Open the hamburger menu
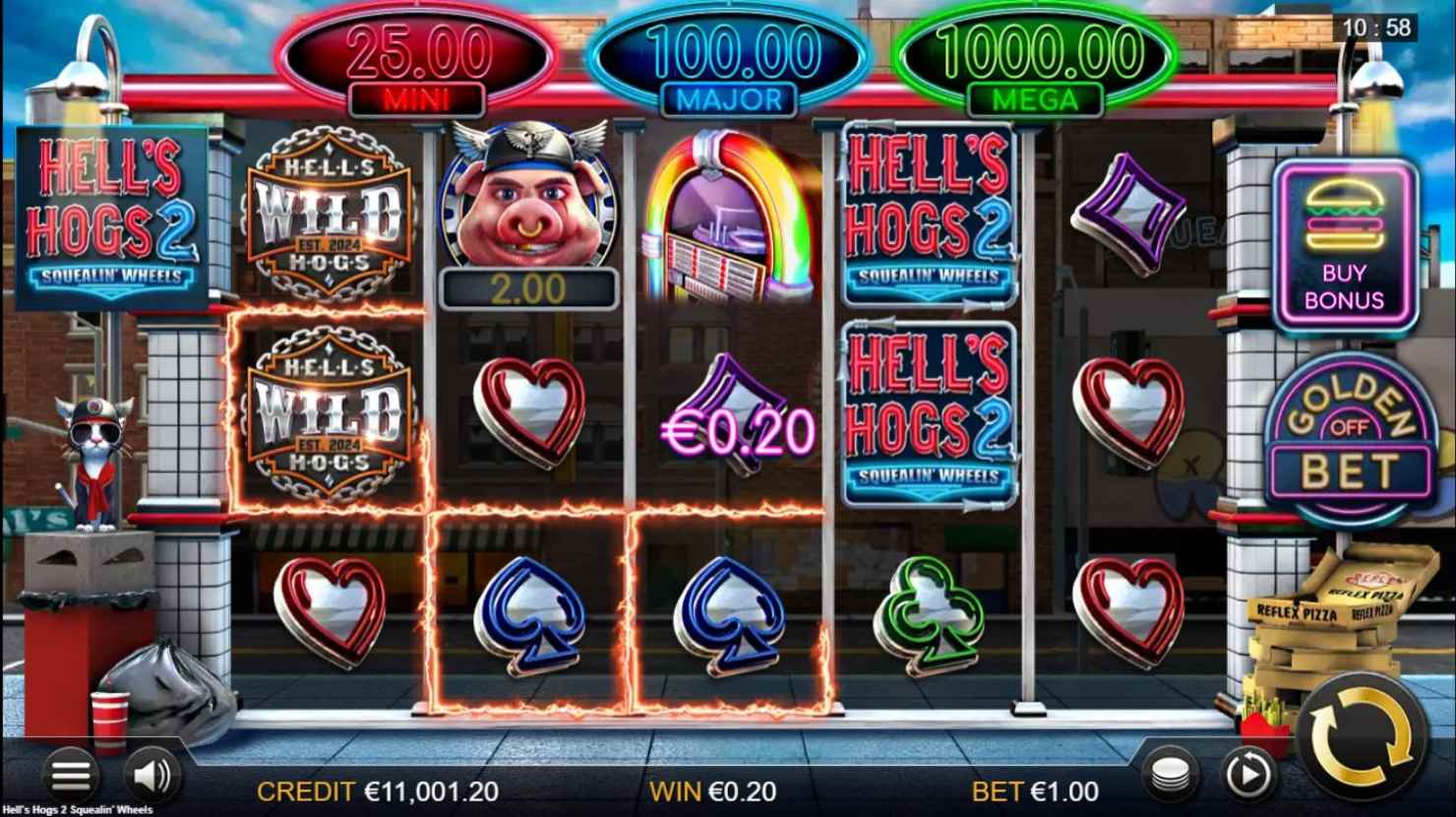Viewport: 1456px width, 817px height. 70,776
